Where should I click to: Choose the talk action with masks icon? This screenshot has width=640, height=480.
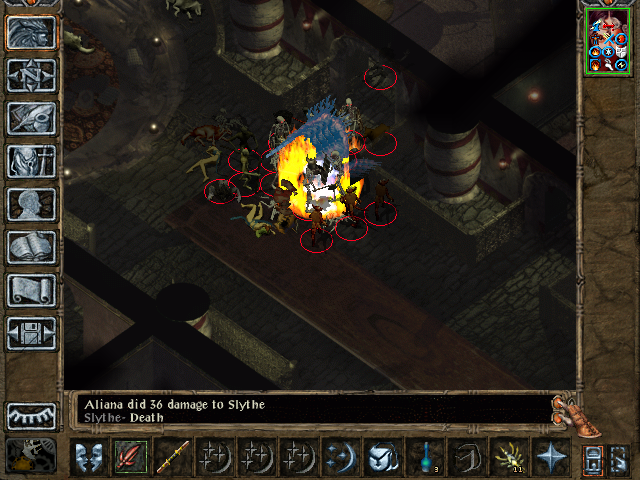coord(88,457)
